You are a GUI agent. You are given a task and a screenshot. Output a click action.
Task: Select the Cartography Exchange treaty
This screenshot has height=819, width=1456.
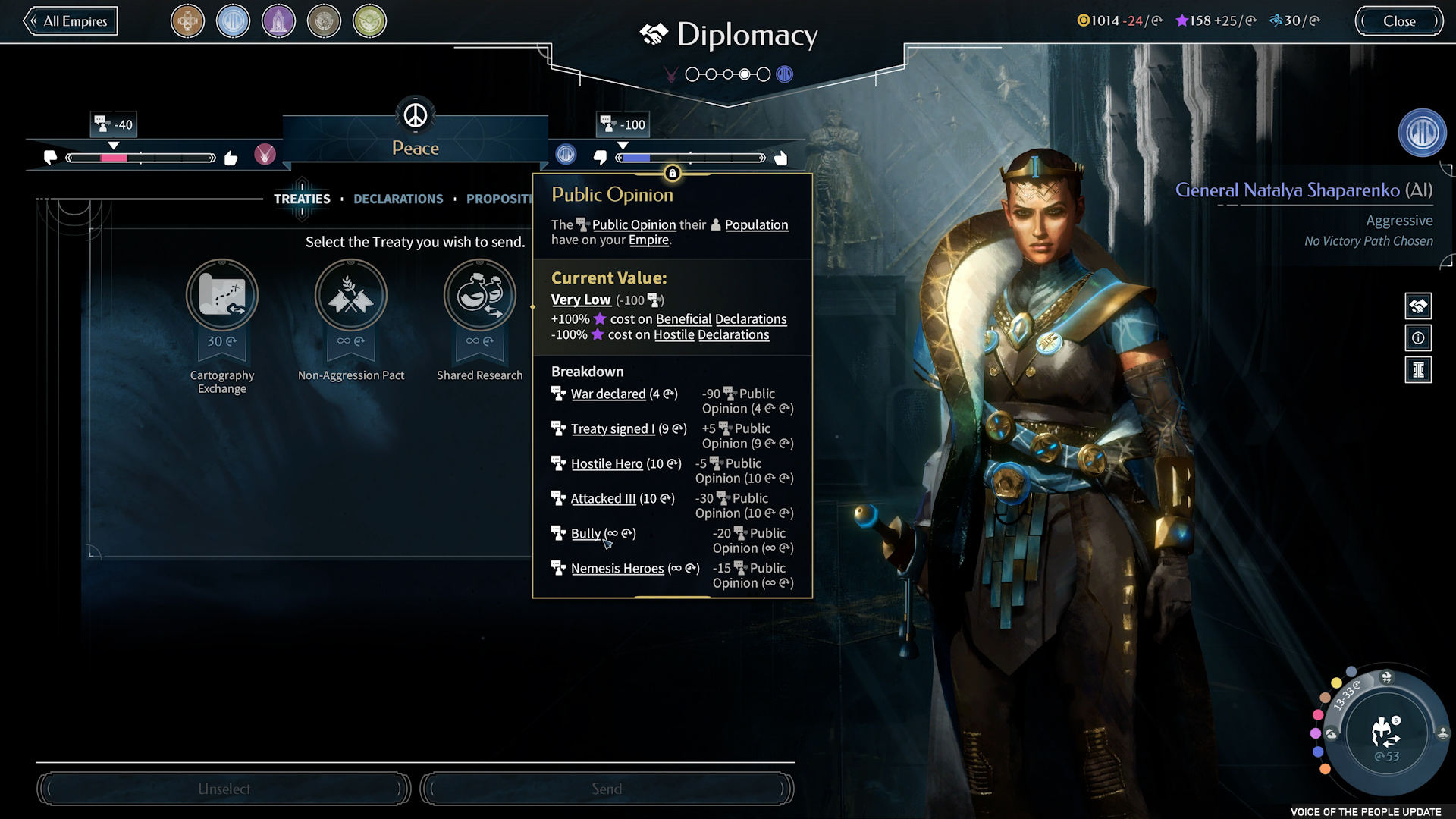tap(222, 295)
